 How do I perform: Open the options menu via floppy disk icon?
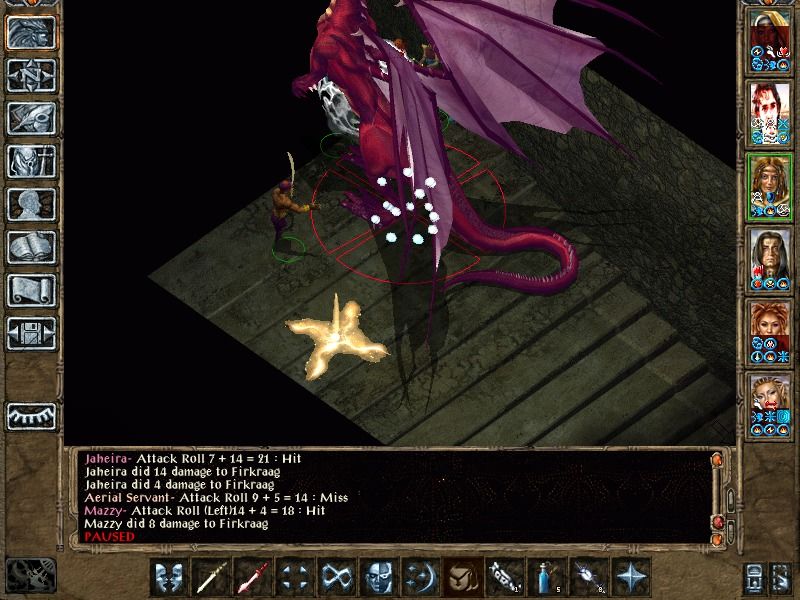[31, 333]
